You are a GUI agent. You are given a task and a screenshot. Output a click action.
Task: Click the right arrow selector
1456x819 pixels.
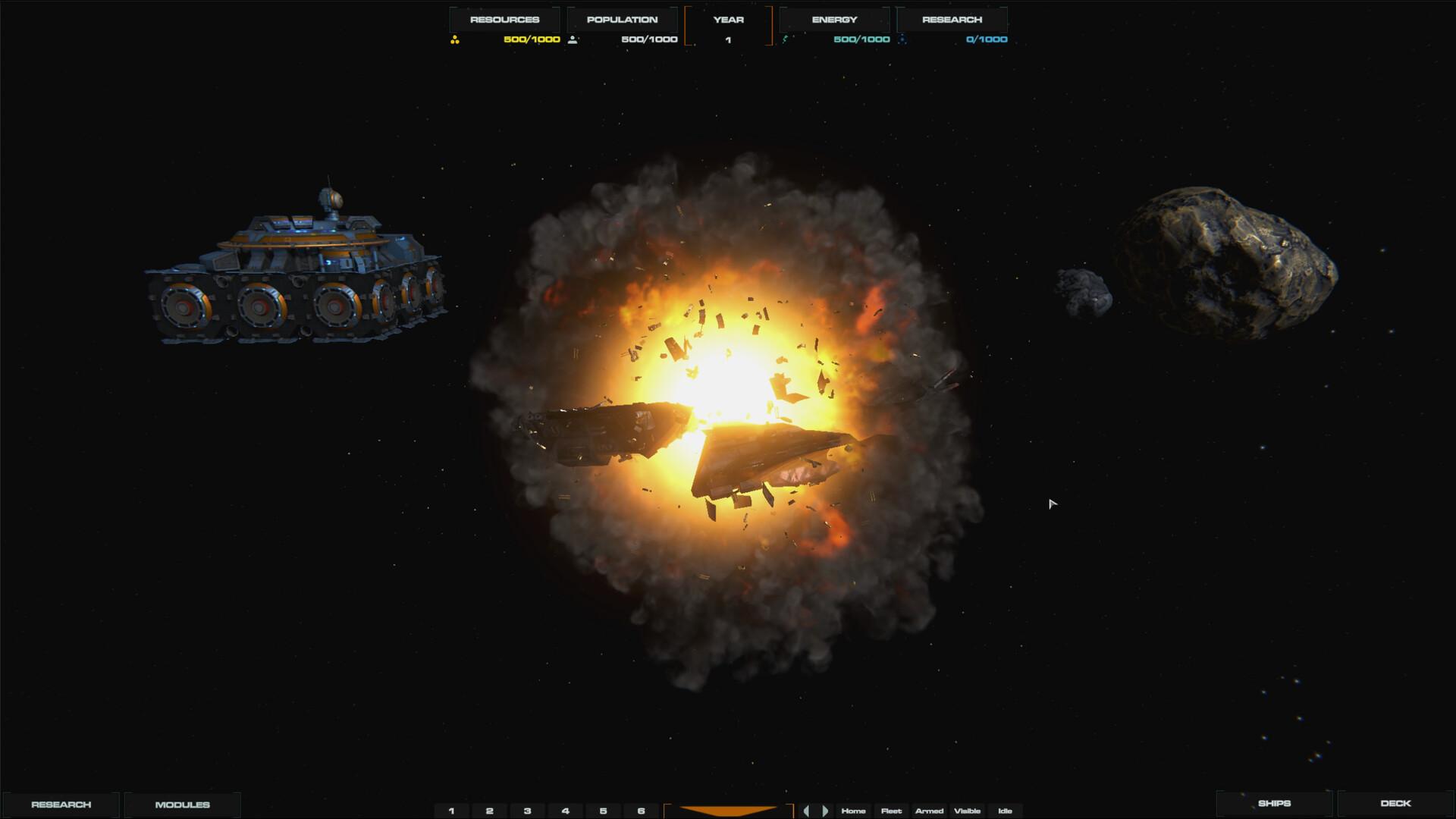(825, 811)
